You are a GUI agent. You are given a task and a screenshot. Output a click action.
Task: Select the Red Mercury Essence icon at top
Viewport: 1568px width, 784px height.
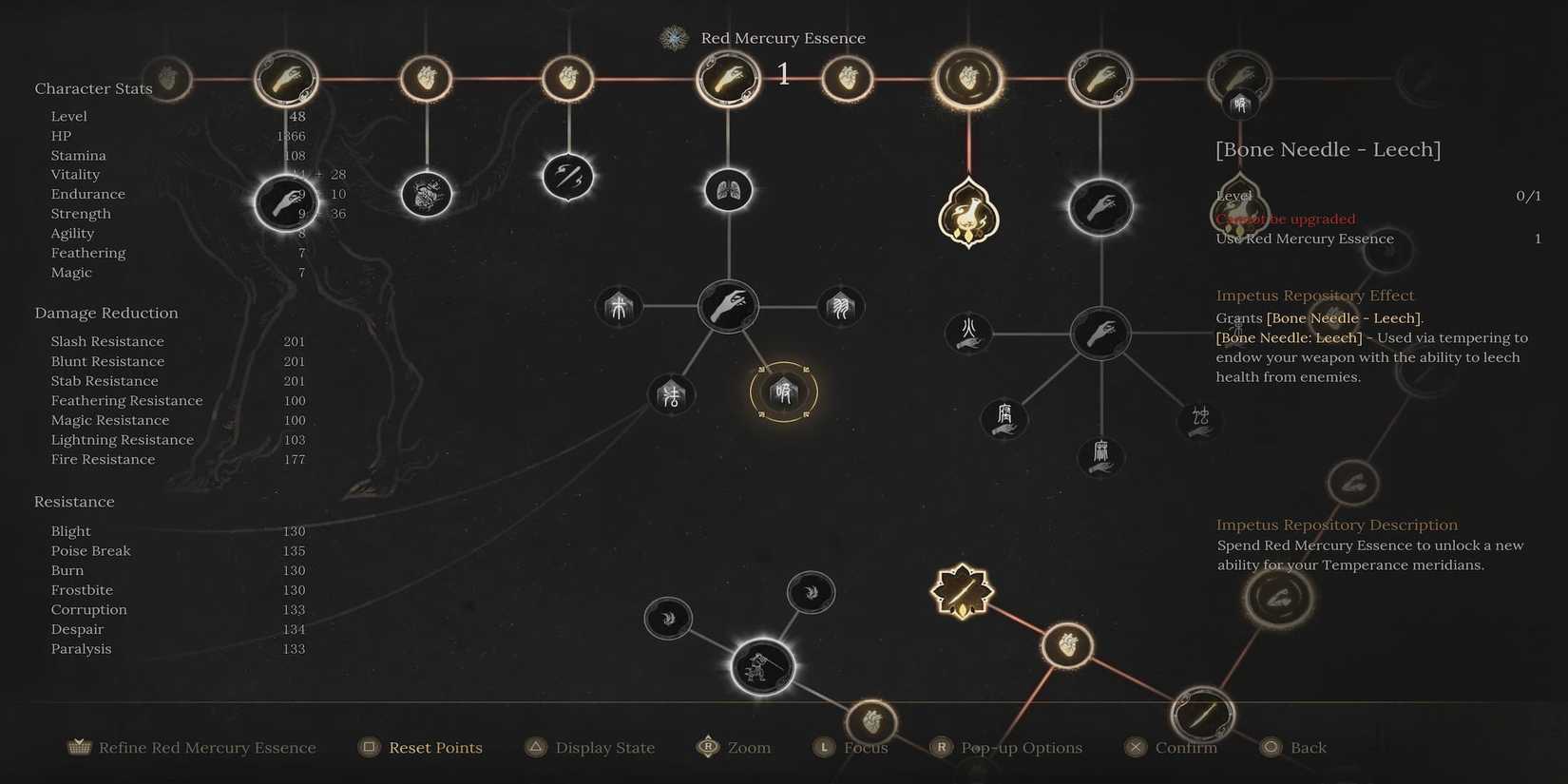pyautogui.click(x=673, y=38)
